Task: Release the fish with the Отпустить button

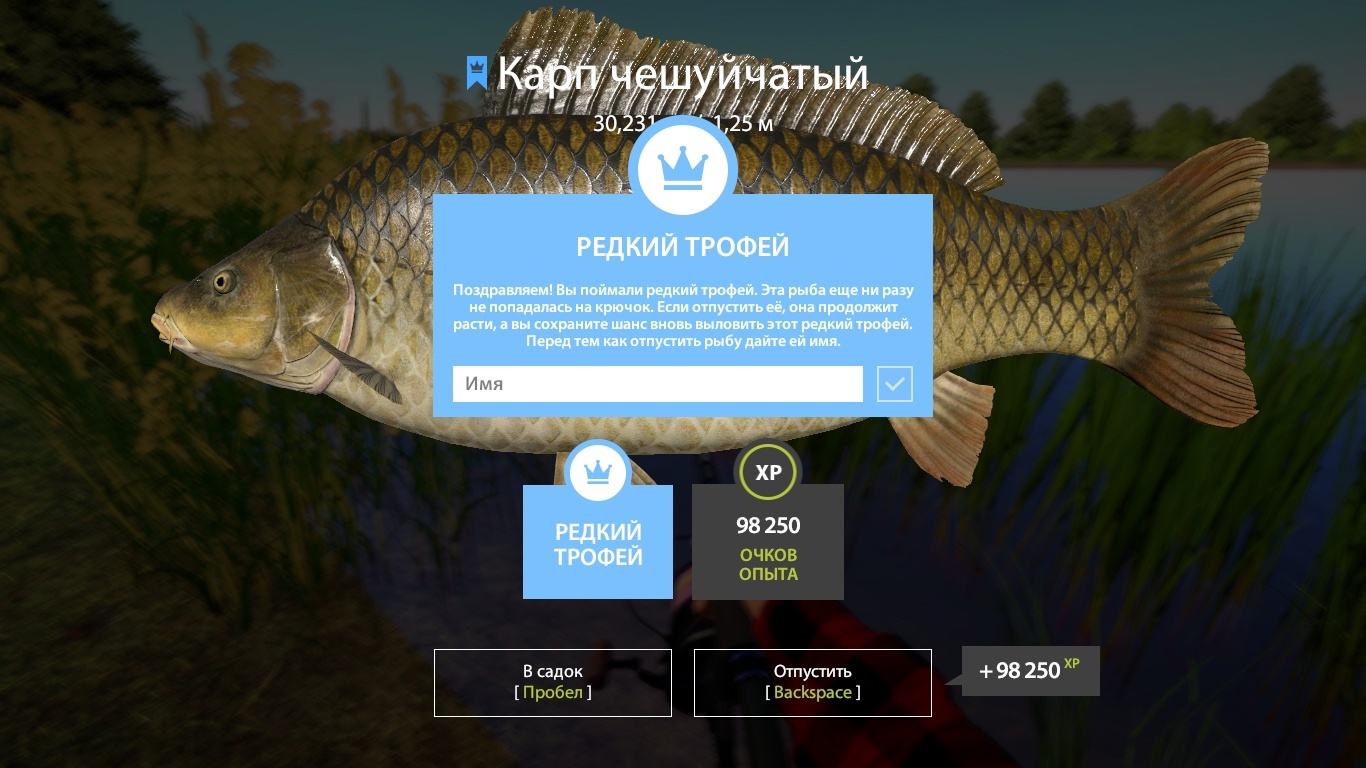Action: 812,682
